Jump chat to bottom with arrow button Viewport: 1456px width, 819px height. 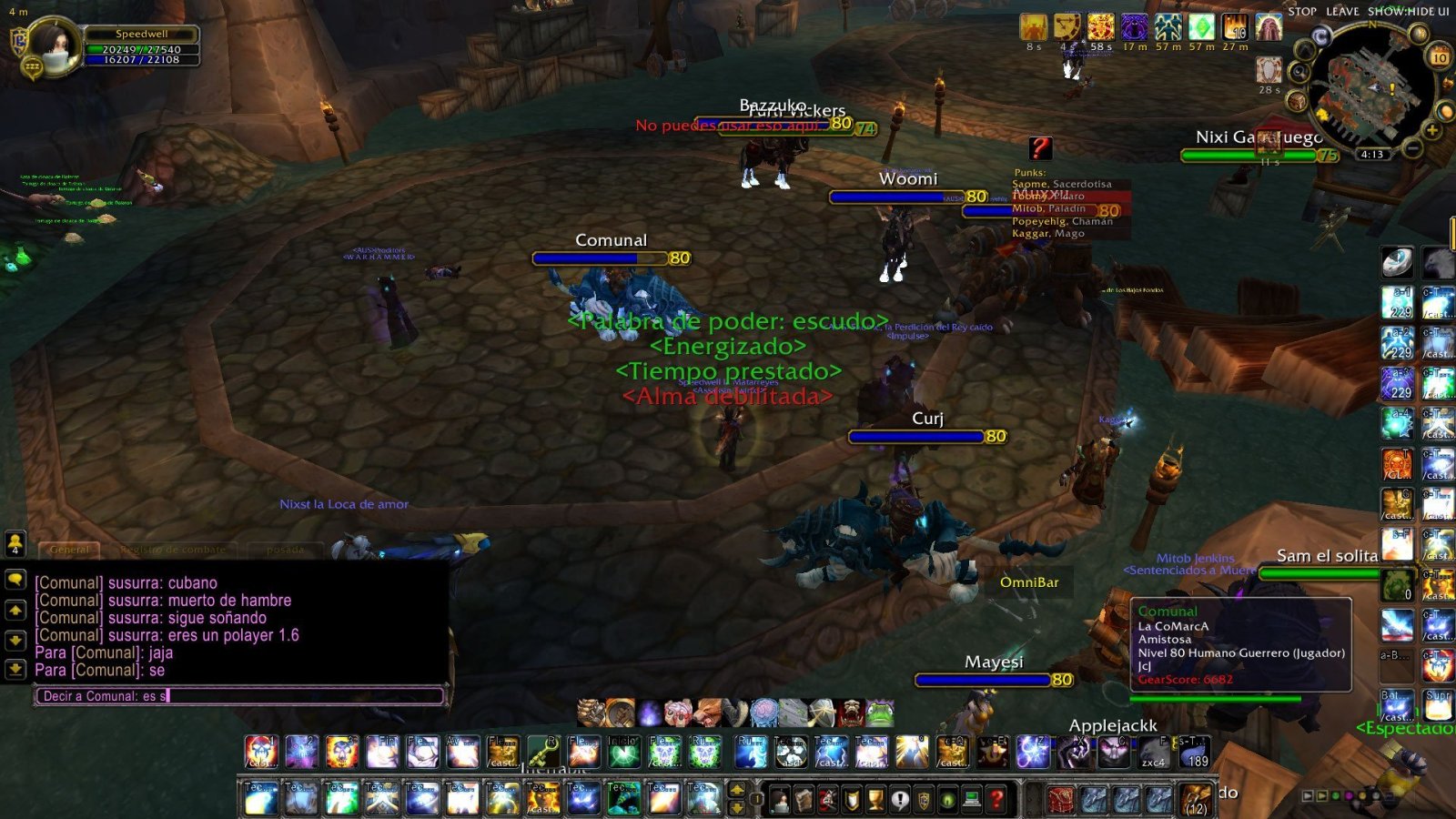pos(15,669)
